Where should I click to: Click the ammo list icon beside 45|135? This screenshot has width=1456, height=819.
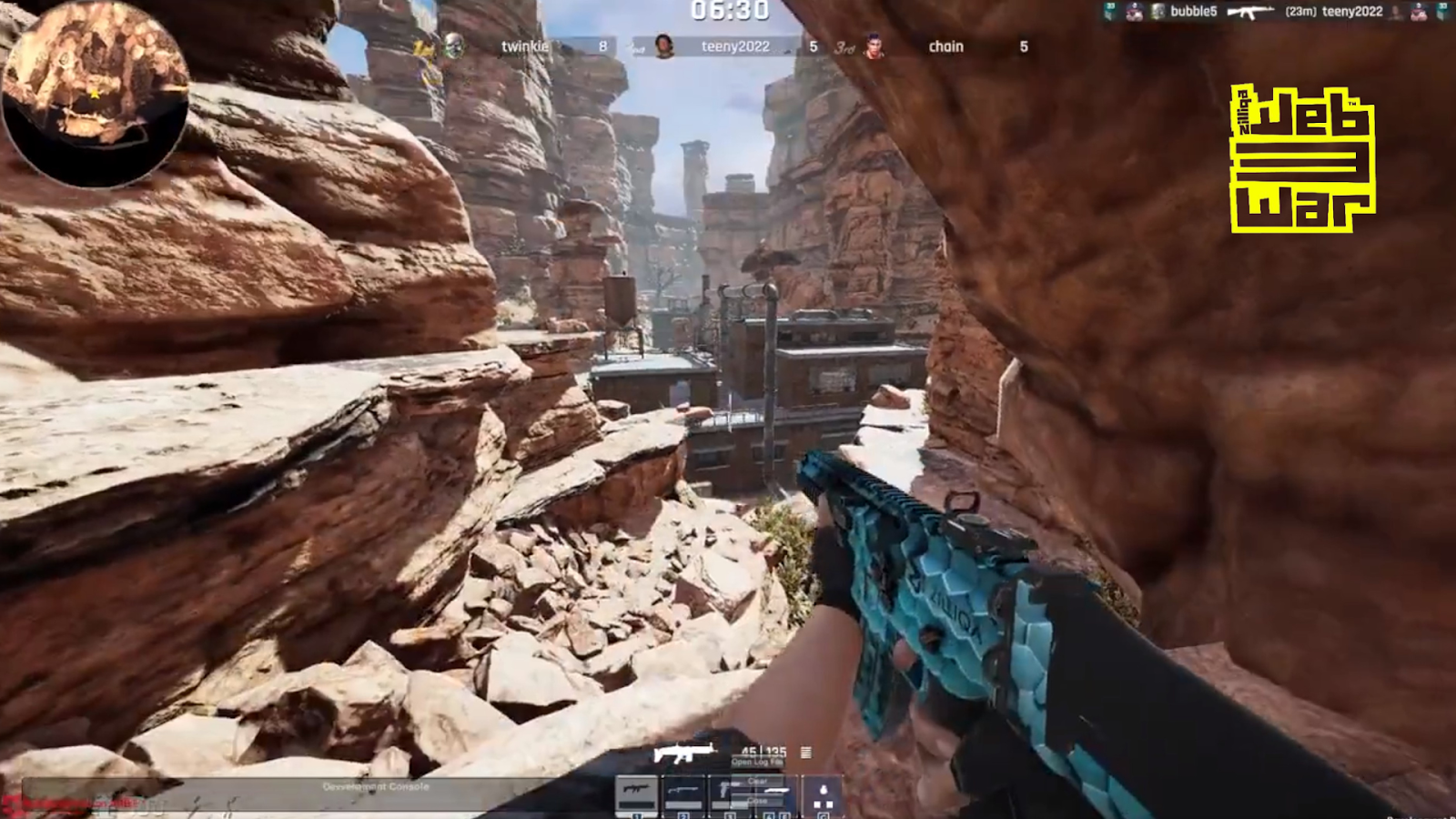click(806, 753)
